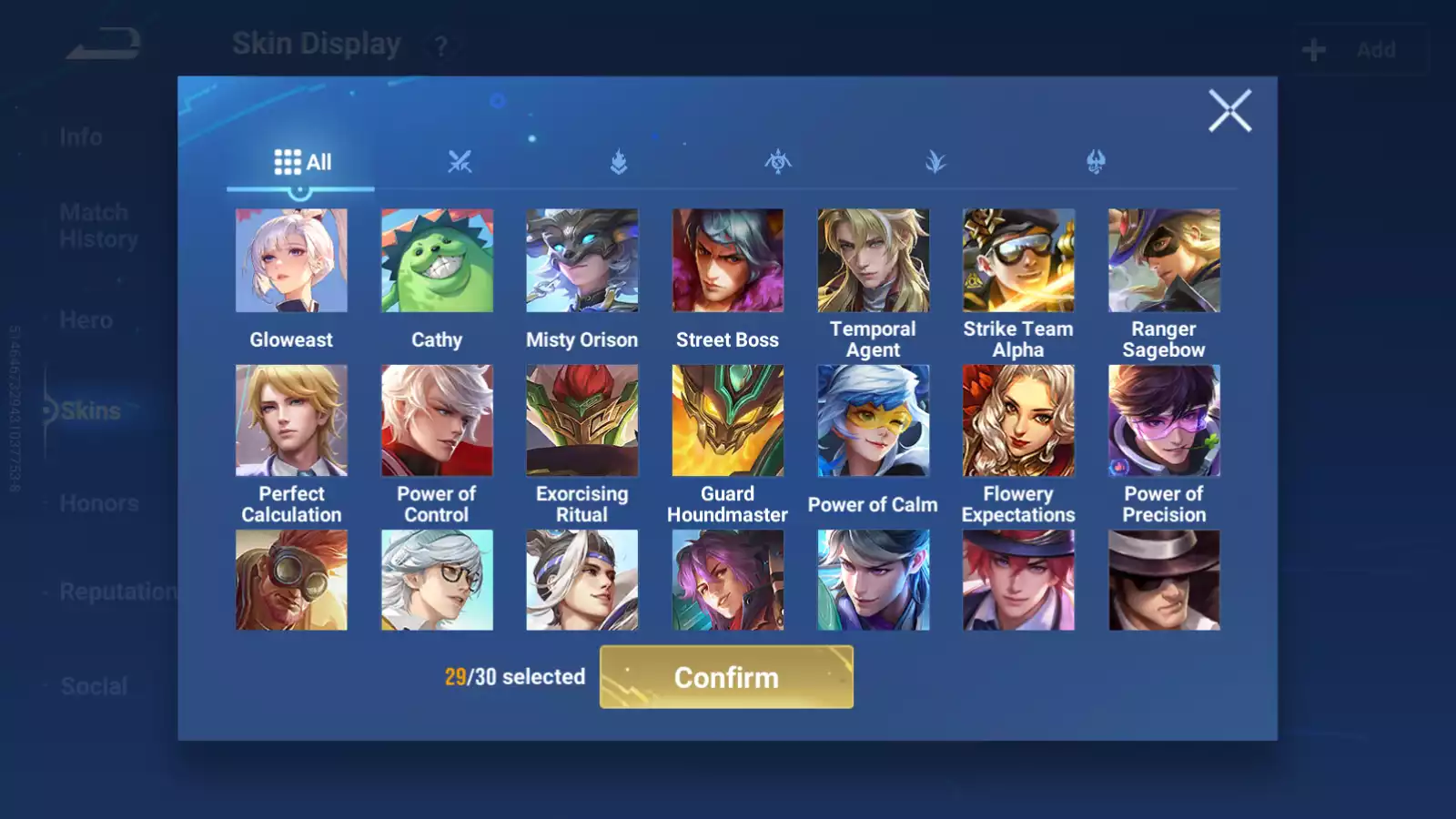Select the Perfect Calculation skin

click(291, 420)
